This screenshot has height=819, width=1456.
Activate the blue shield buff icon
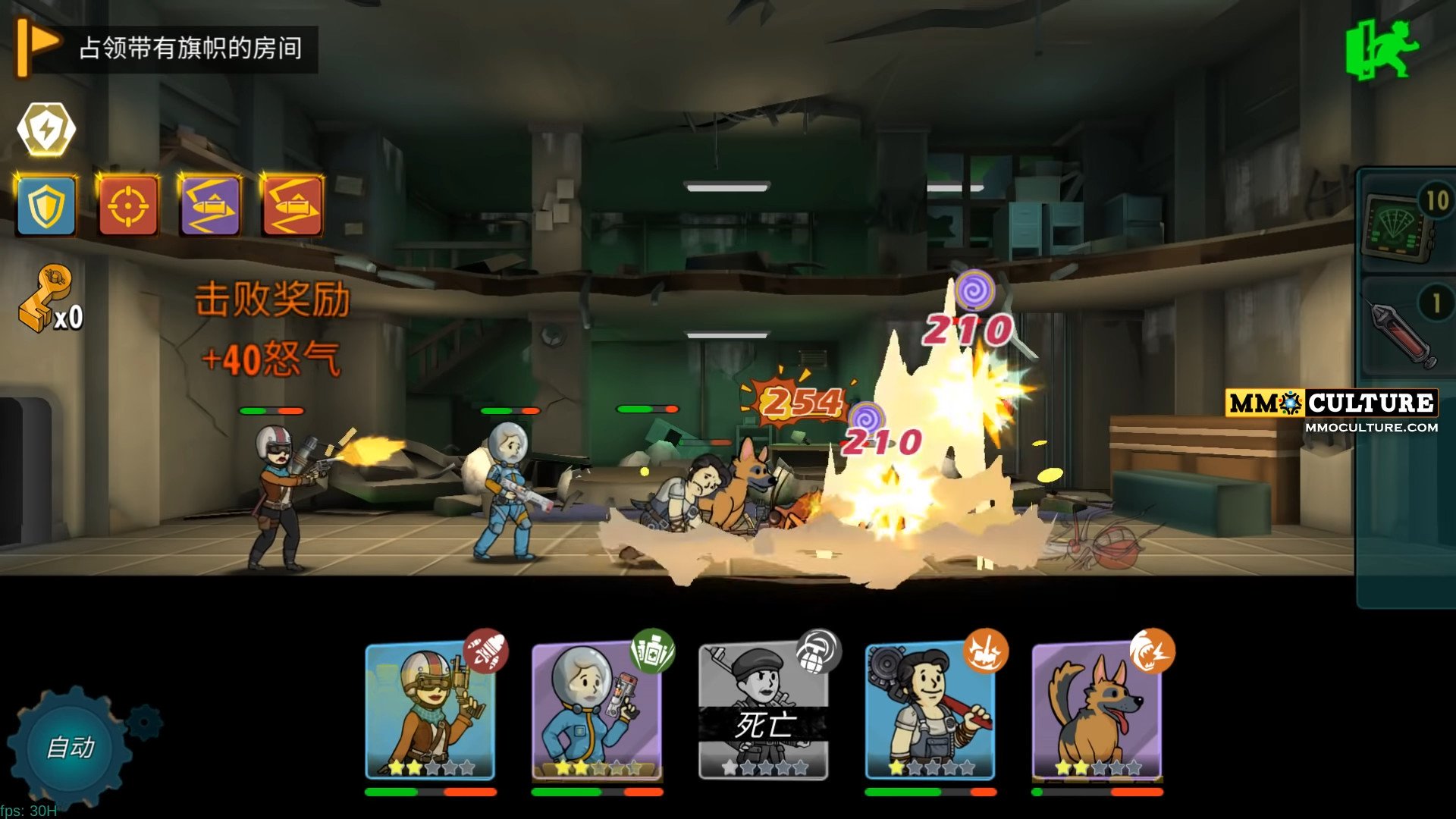pos(47,206)
